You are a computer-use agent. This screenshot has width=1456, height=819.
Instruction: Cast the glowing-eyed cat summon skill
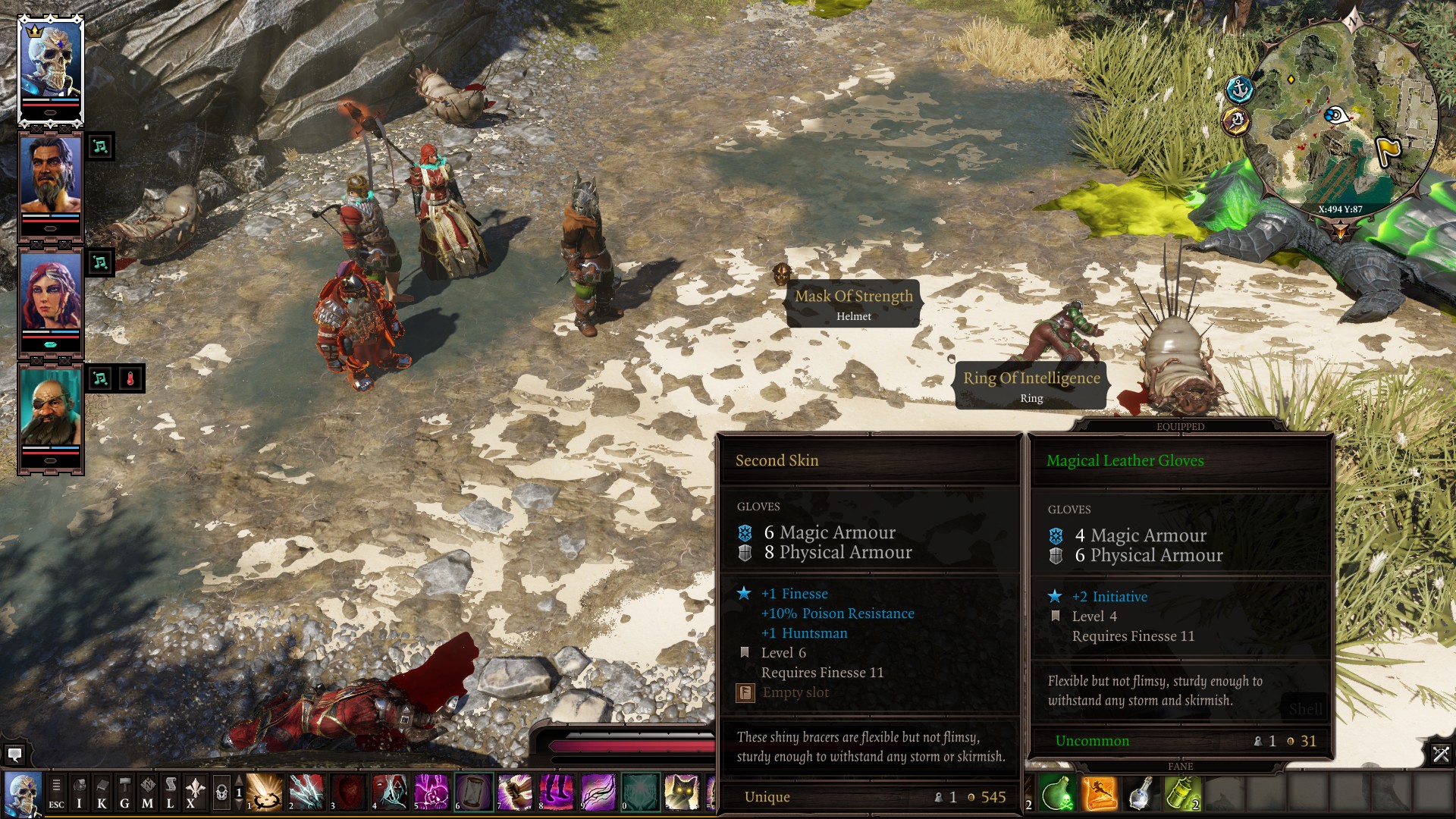coord(681,792)
